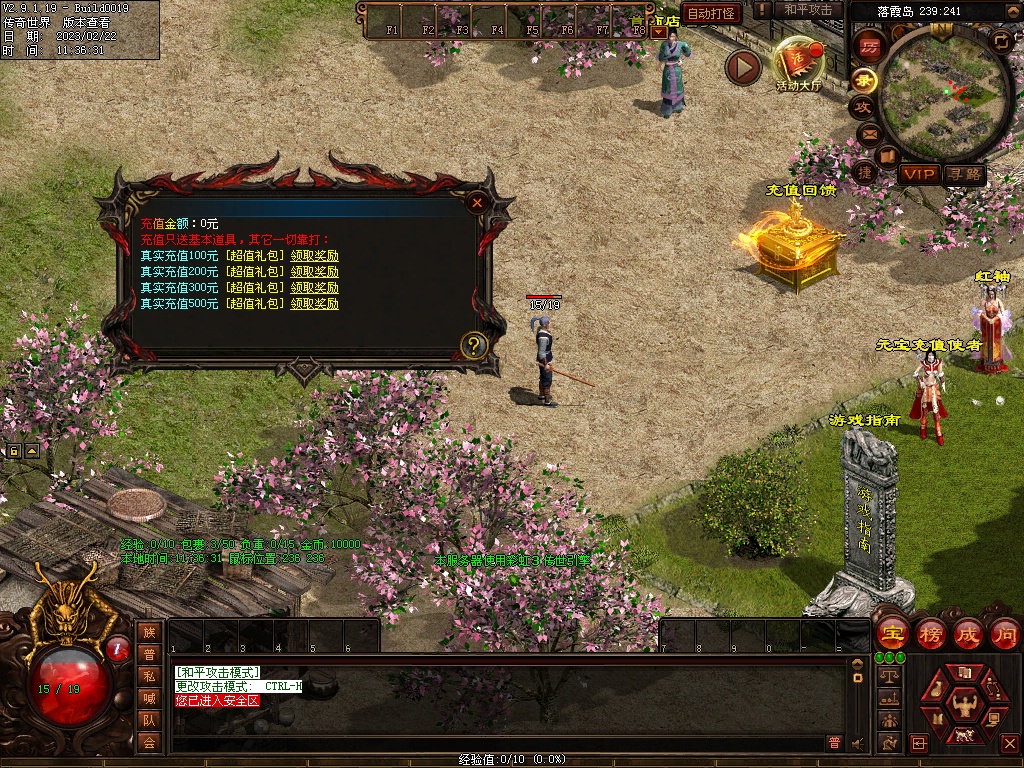Open the VIP panel
The image size is (1024, 768).
click(920, 174)
